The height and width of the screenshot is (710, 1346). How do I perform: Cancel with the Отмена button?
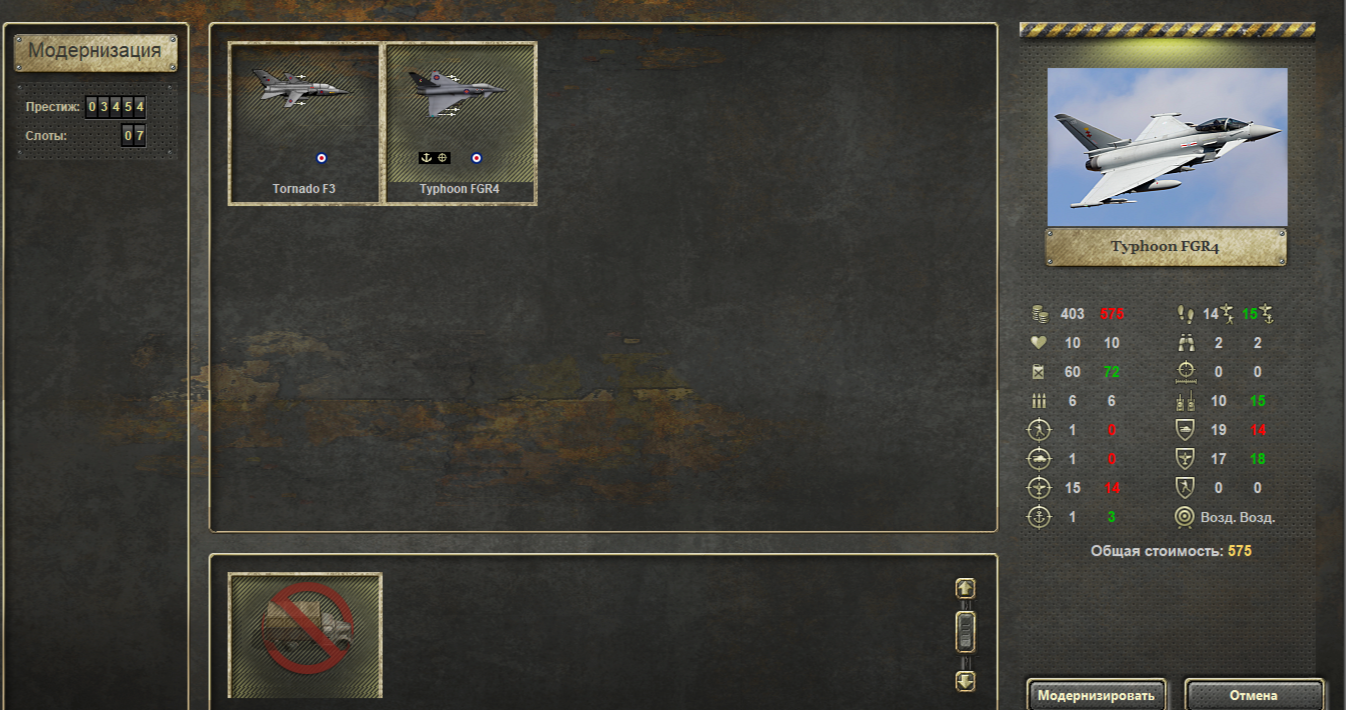[x=1254, y=695]
